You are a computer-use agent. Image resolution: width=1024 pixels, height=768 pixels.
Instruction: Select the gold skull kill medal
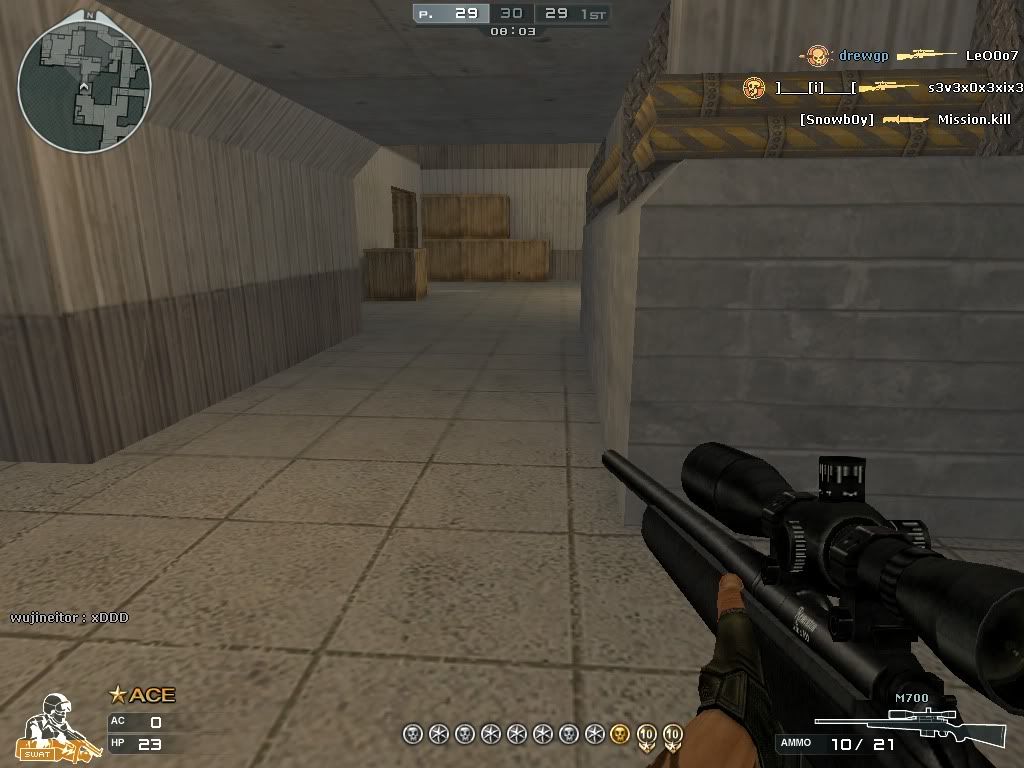[x=620, y=735]
